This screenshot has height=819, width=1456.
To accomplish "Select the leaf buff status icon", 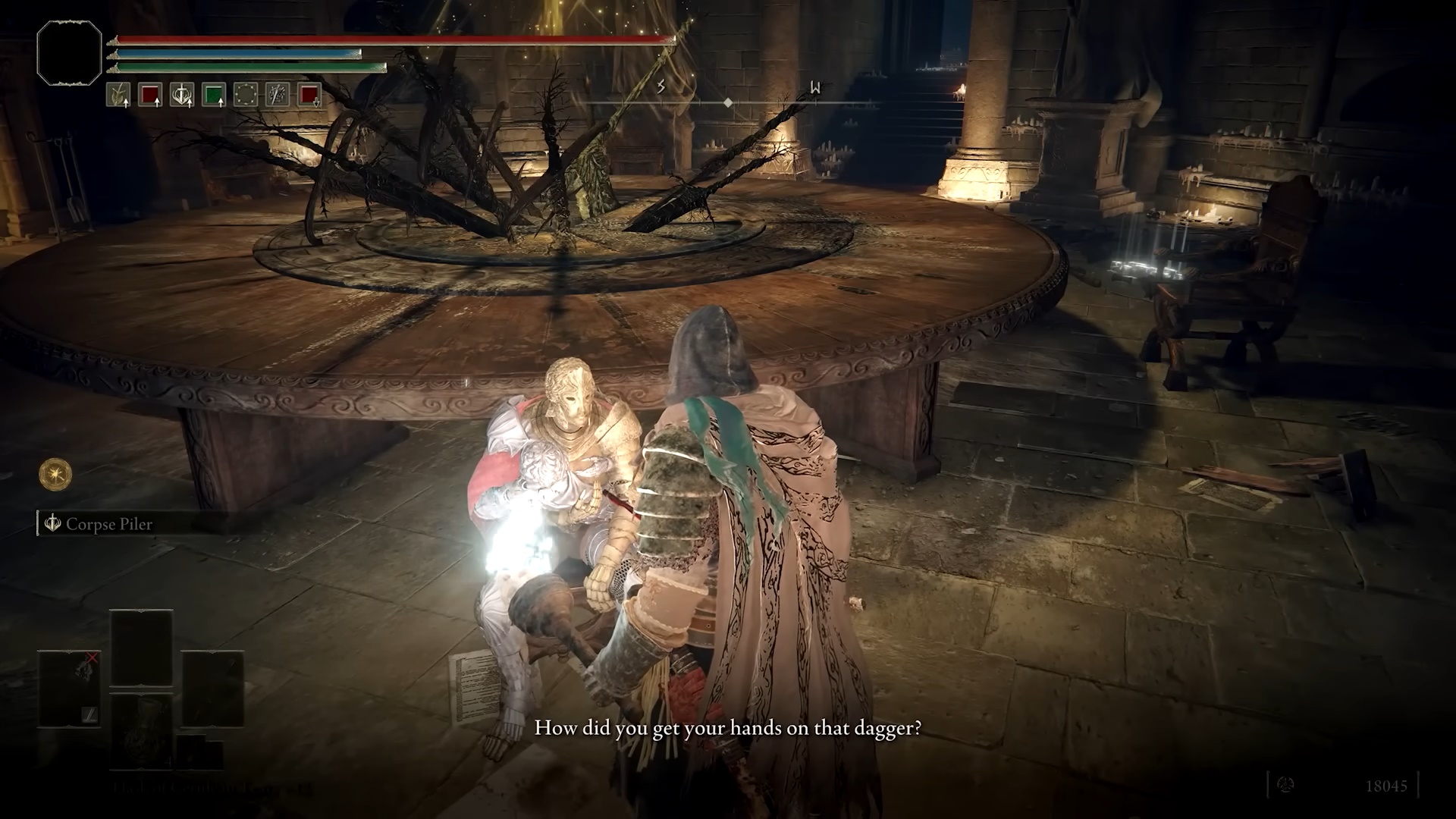I will click(x=118, y=95).
